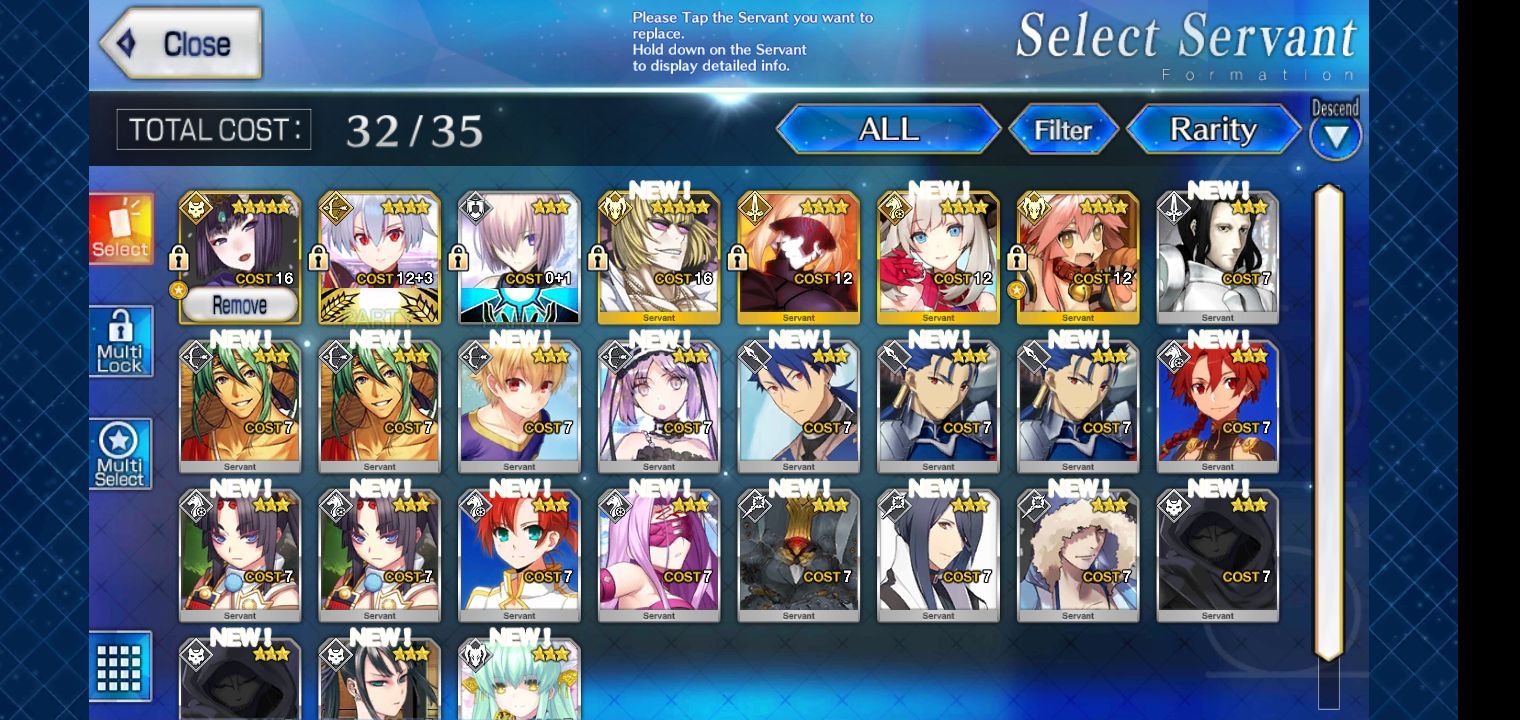Open the Filter options

tap(1064, 128)
